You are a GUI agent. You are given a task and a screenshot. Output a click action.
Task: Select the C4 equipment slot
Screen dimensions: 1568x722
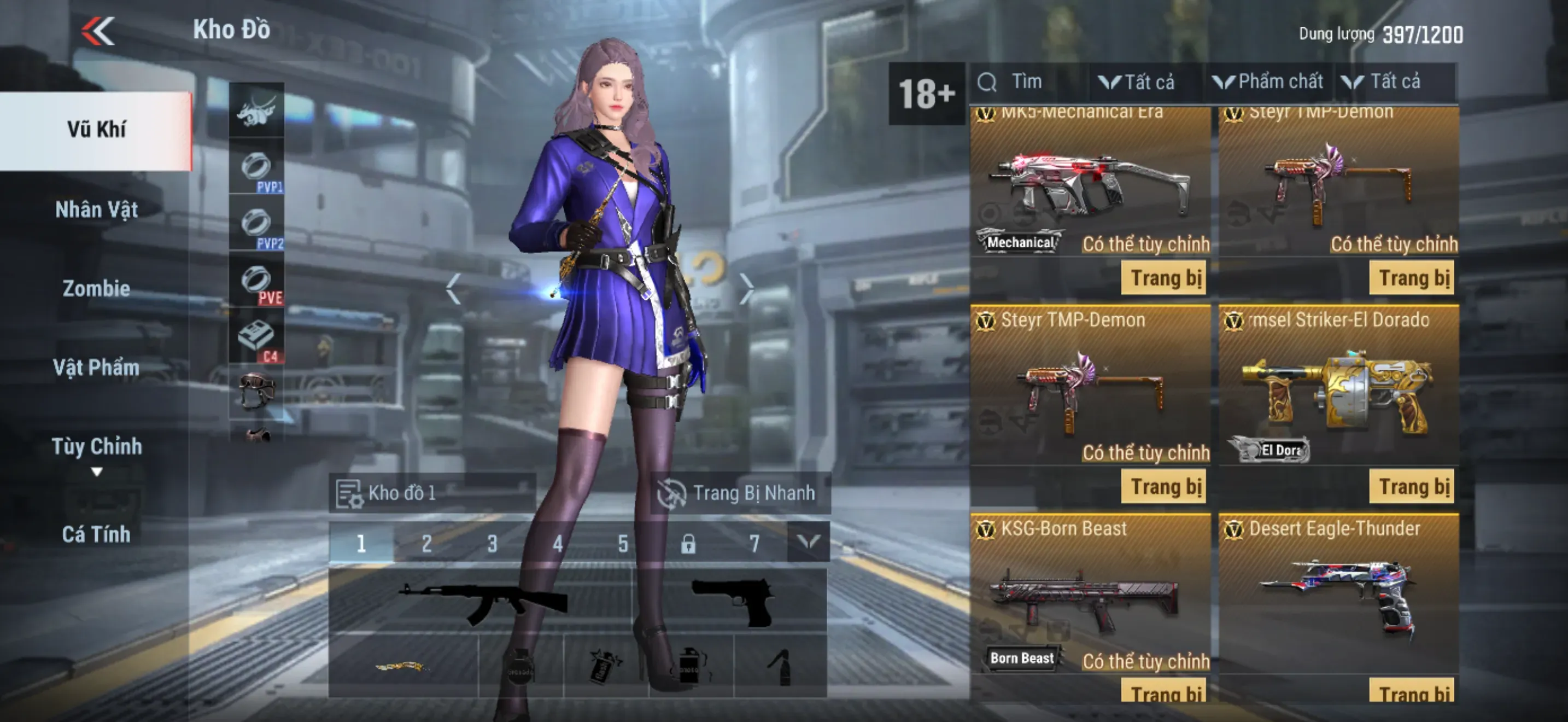click(x=256, y=339)
